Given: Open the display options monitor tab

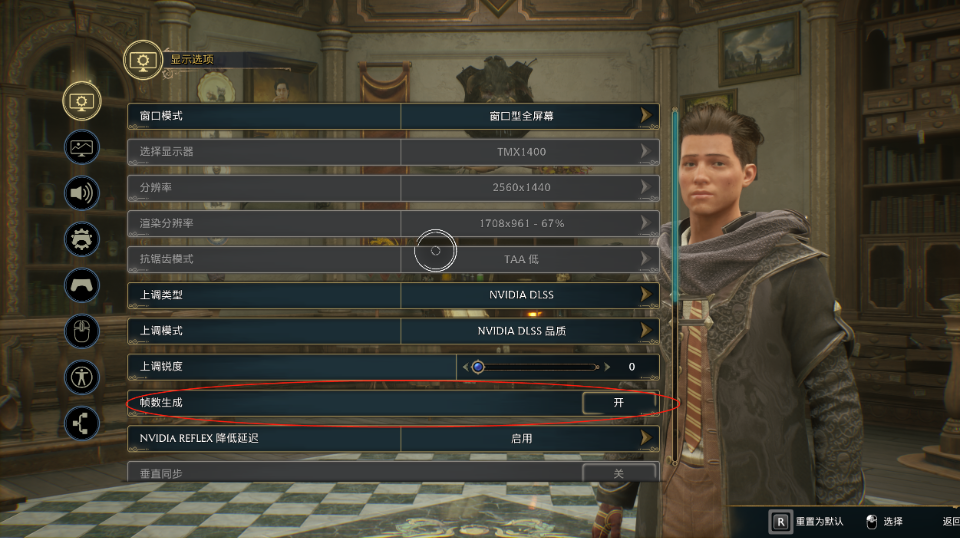Looking at the screenshot, I should pyautogui.click(x=82, y=100).
